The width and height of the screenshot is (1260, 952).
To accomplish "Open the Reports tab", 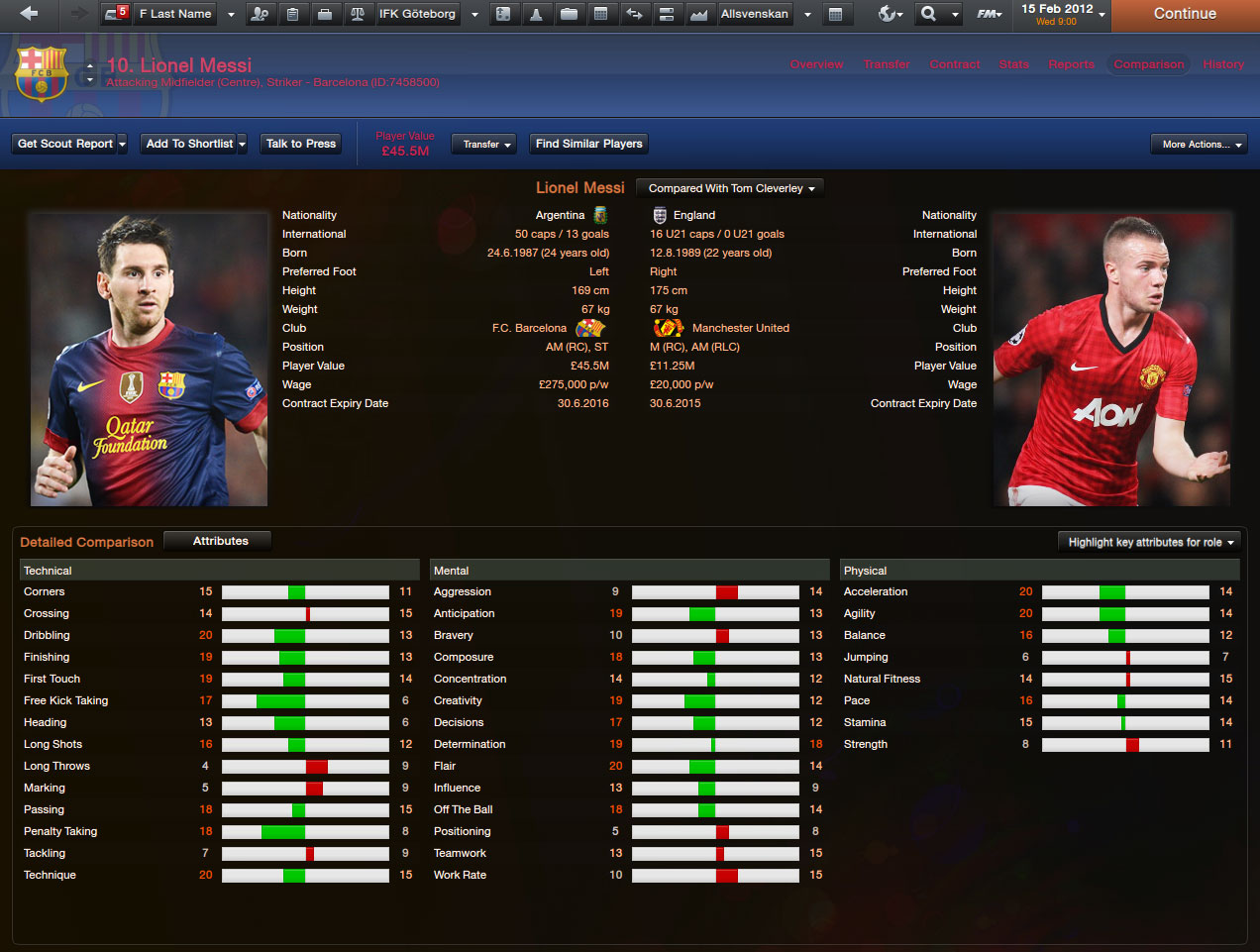I will tap(1072, 64).
